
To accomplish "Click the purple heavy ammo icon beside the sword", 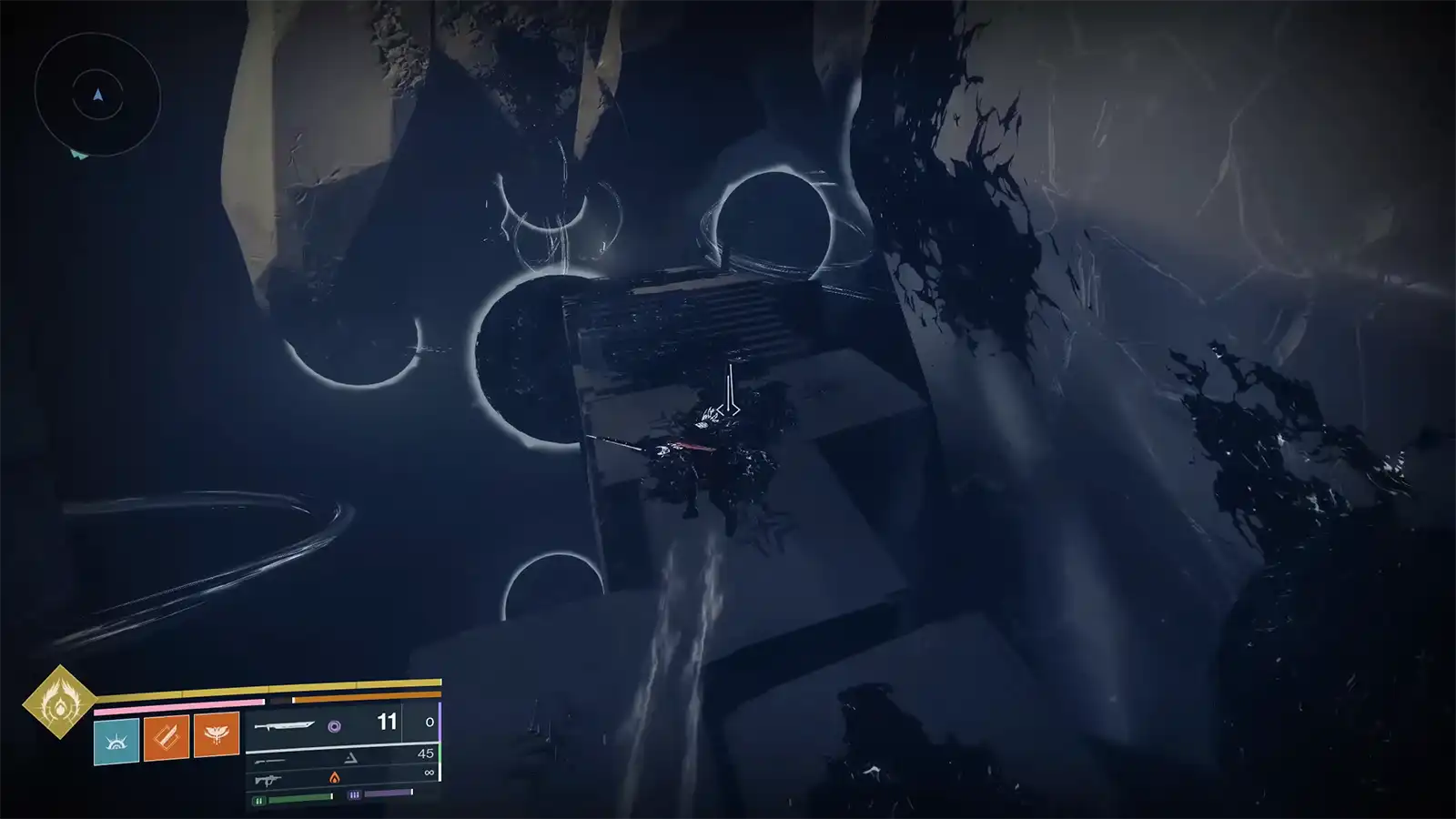I will [337, 727].
